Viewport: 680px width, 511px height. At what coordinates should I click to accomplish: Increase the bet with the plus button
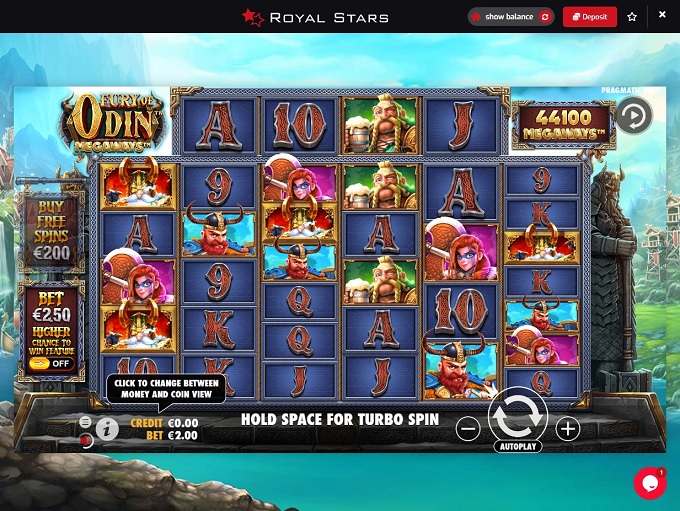[x=567, y=429]
